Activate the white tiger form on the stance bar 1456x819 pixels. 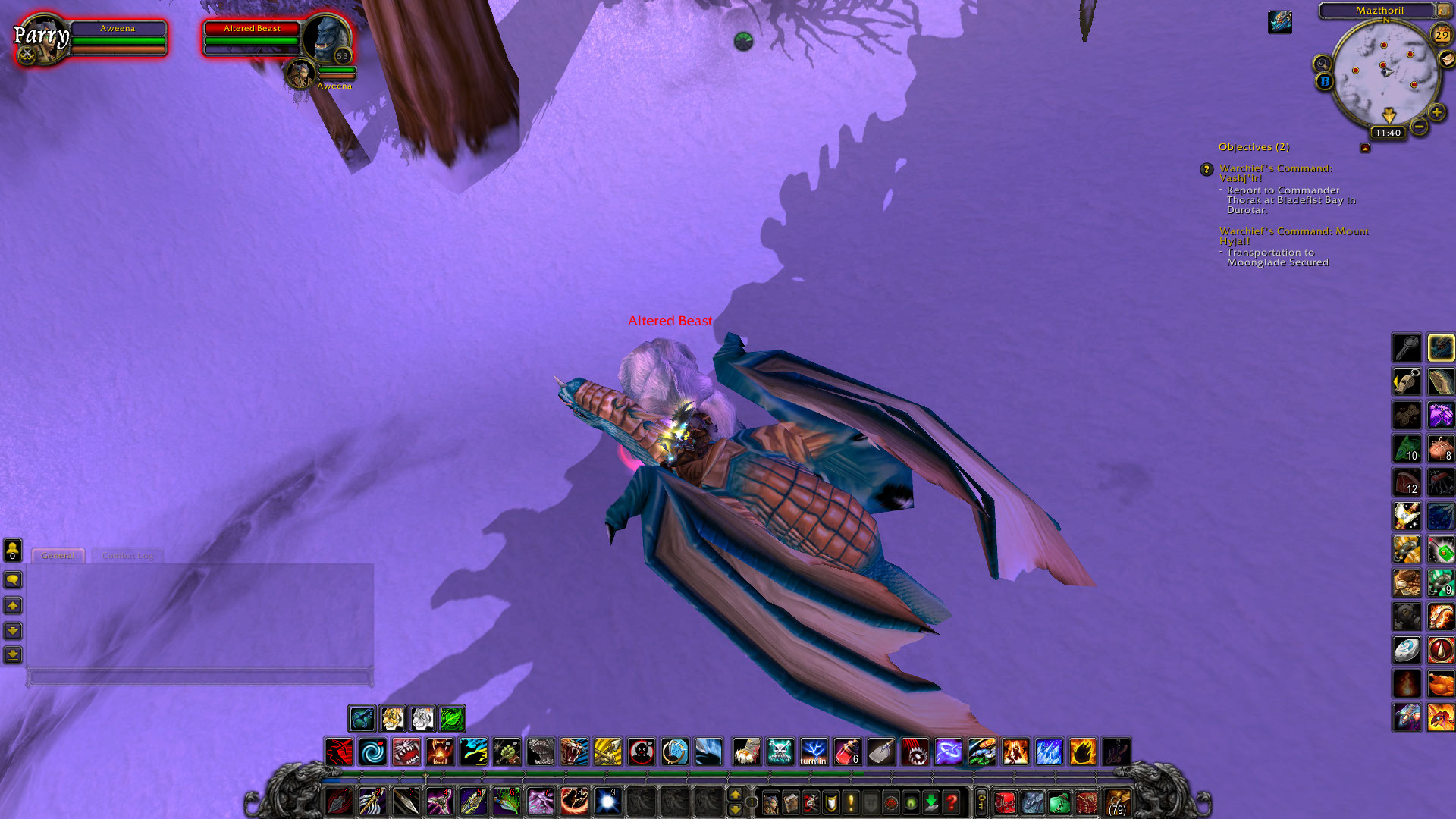(422, 719)
